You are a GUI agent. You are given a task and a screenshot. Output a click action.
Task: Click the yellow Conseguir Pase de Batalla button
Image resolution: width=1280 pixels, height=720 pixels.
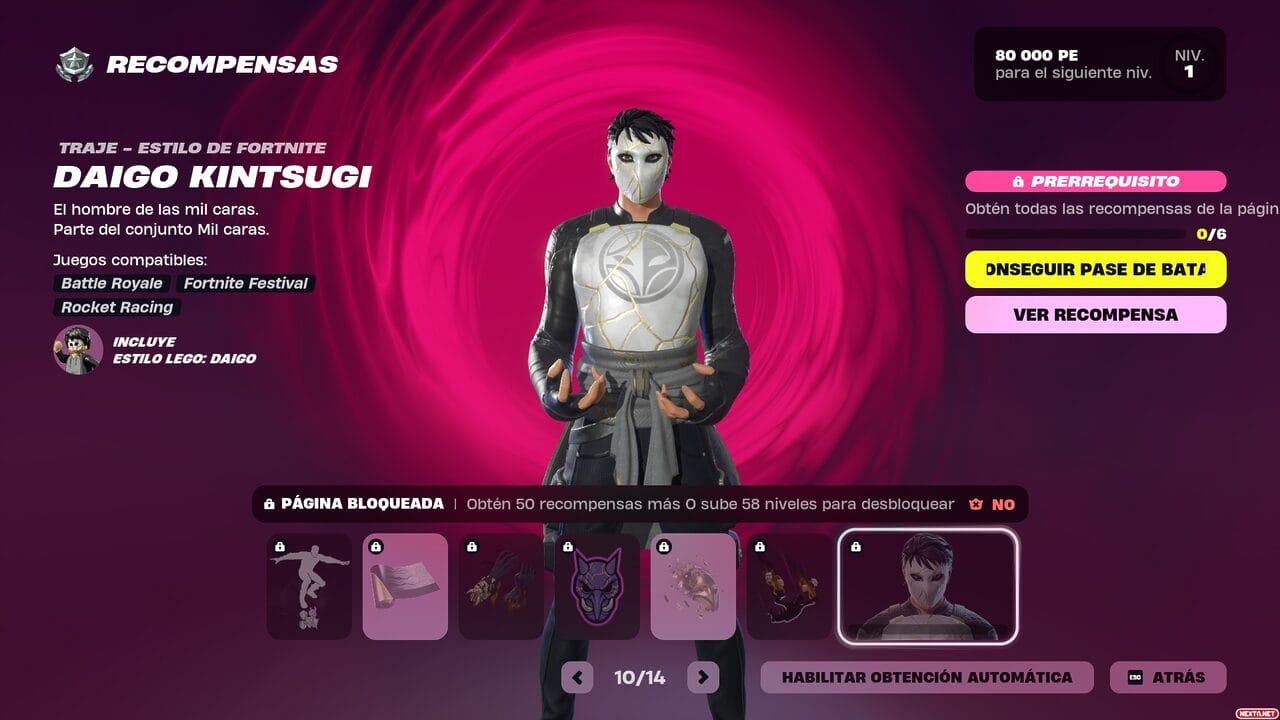coord(1095,269)
